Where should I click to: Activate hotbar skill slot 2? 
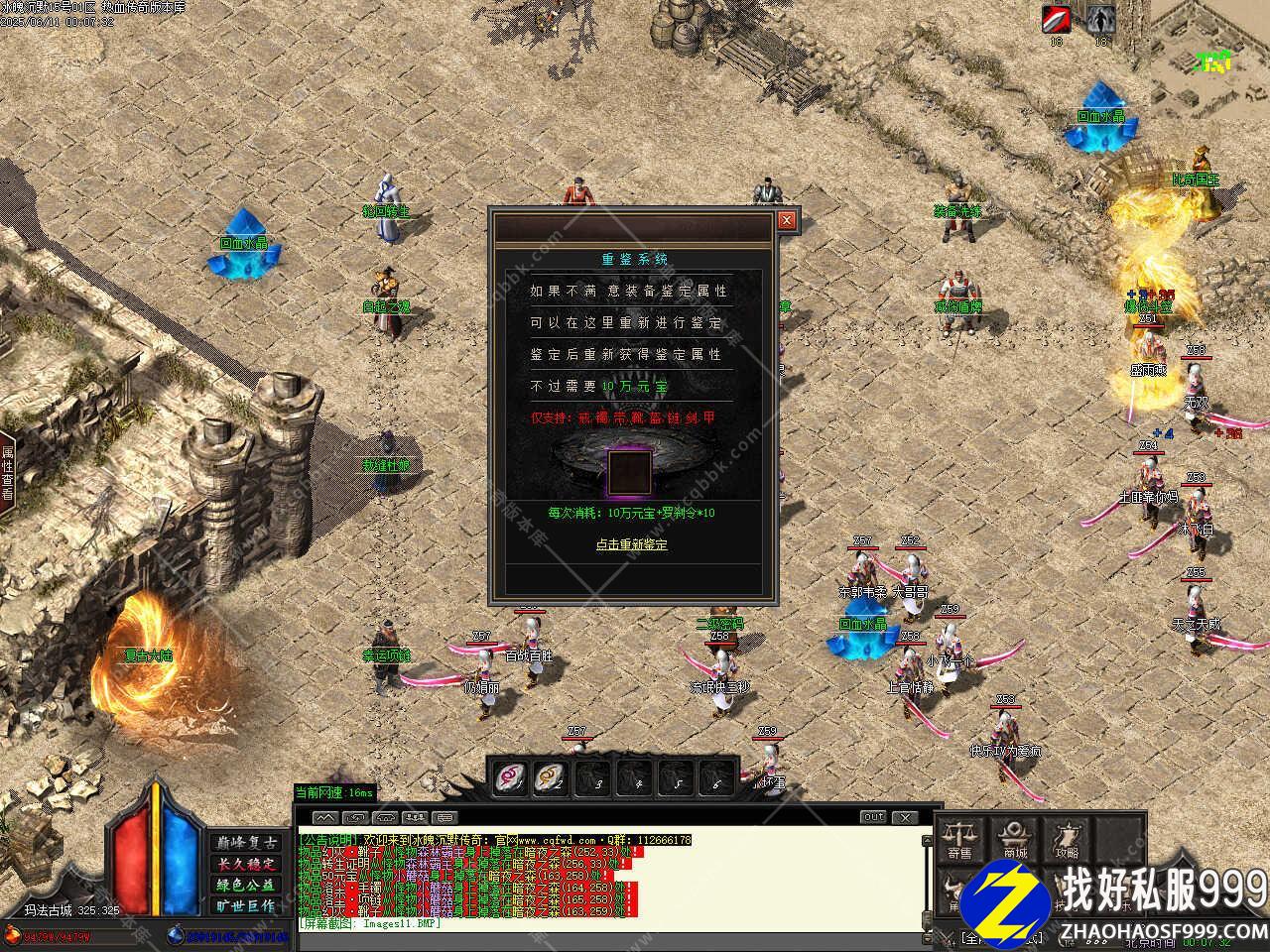(551, 775)
